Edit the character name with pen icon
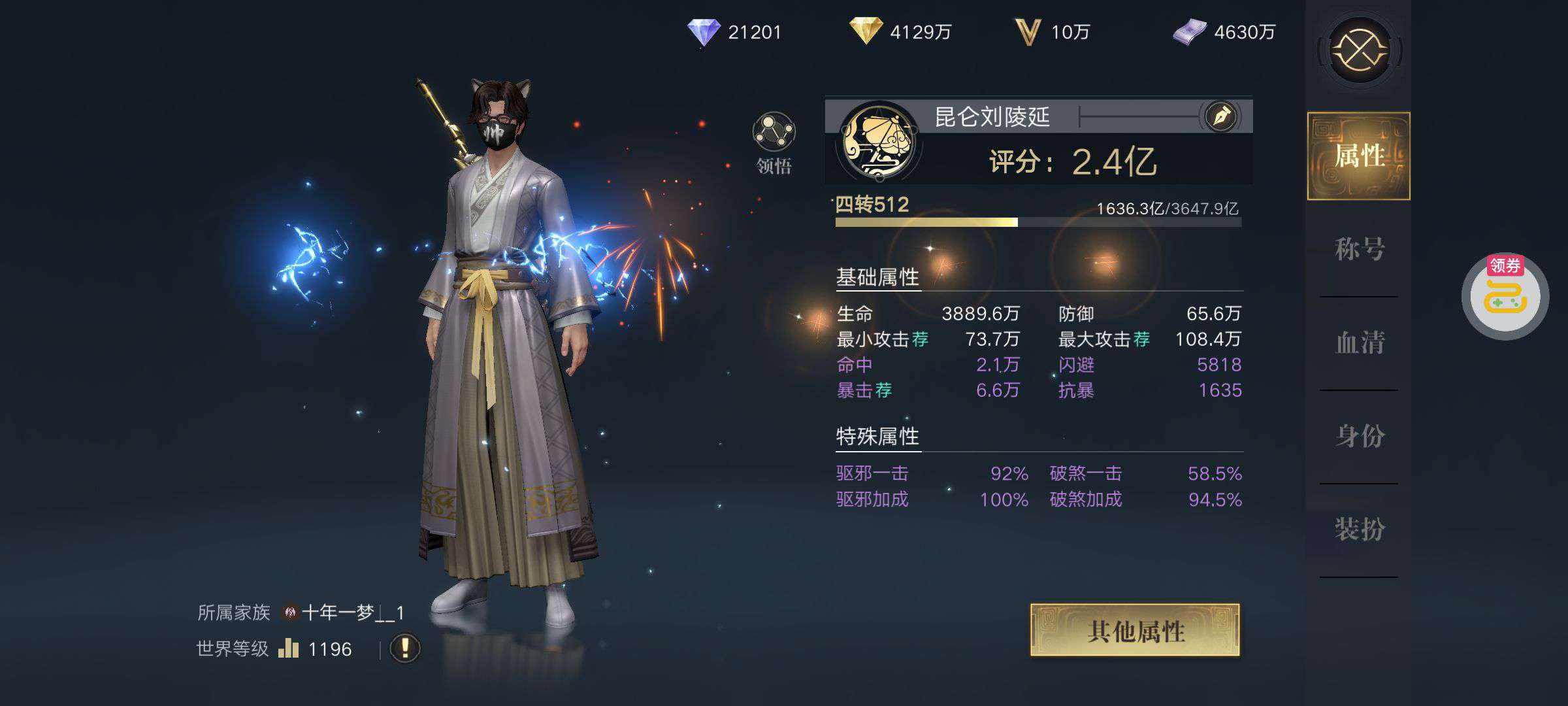 (x=1221, y=117)
